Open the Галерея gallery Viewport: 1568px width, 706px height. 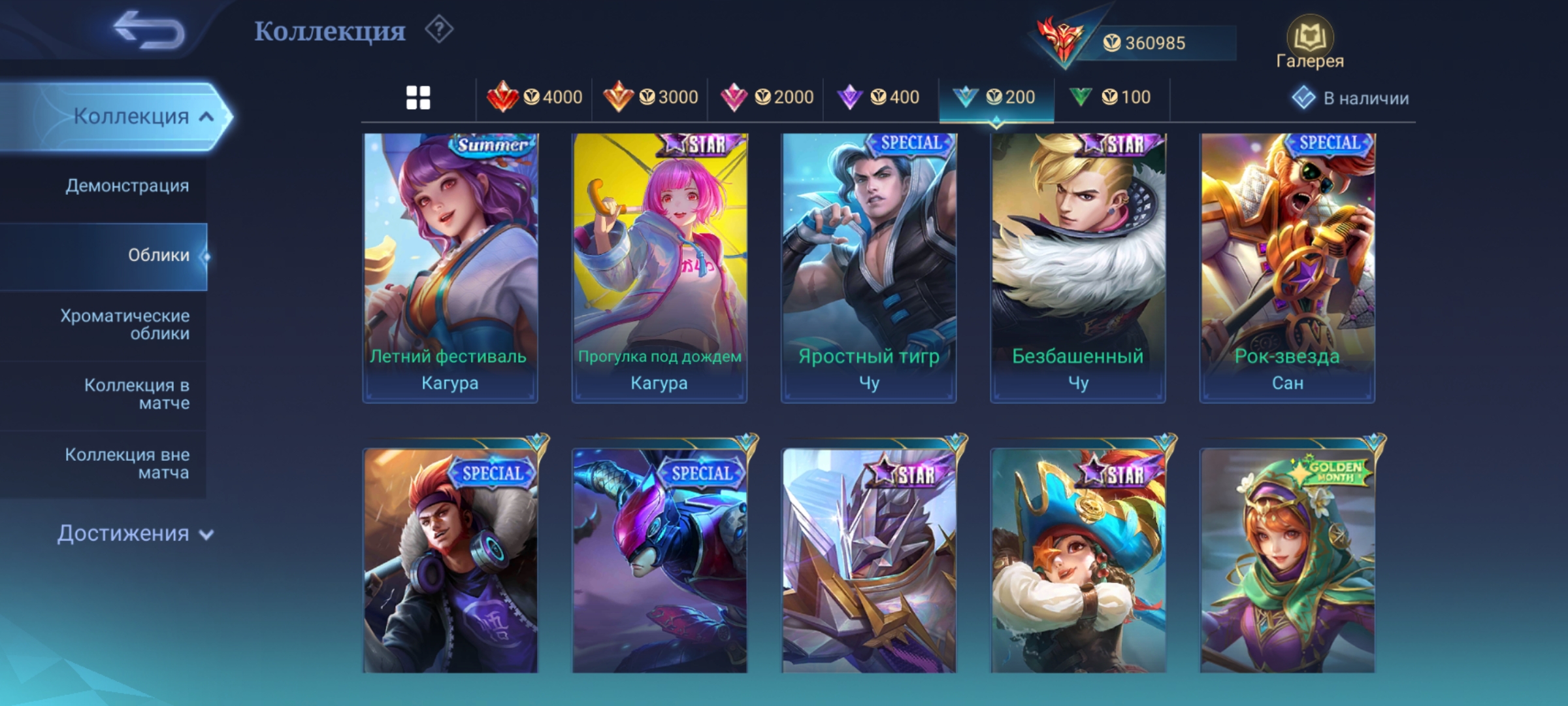point(1309,43)
